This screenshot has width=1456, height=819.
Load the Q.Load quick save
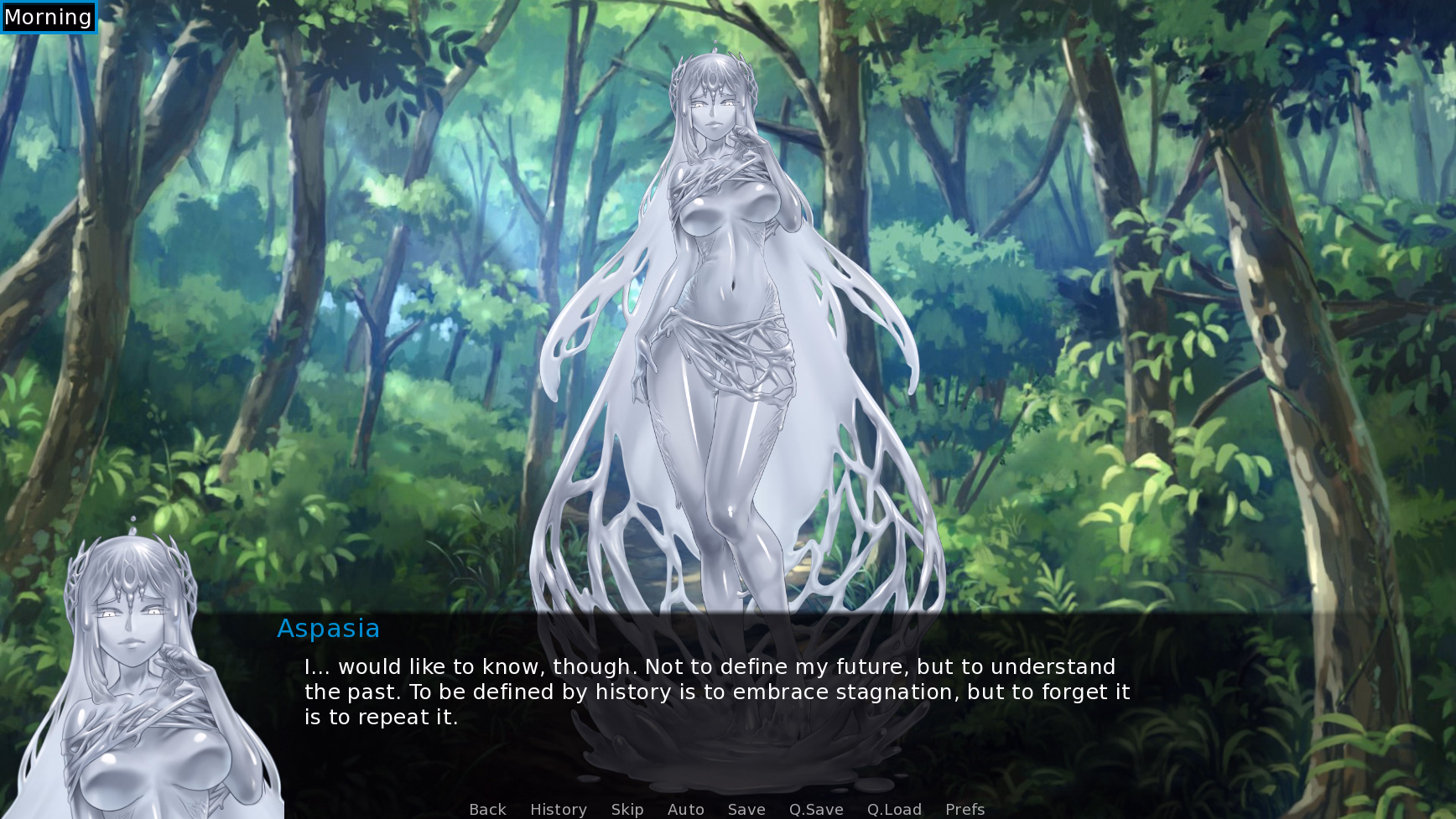pos(894,809)
